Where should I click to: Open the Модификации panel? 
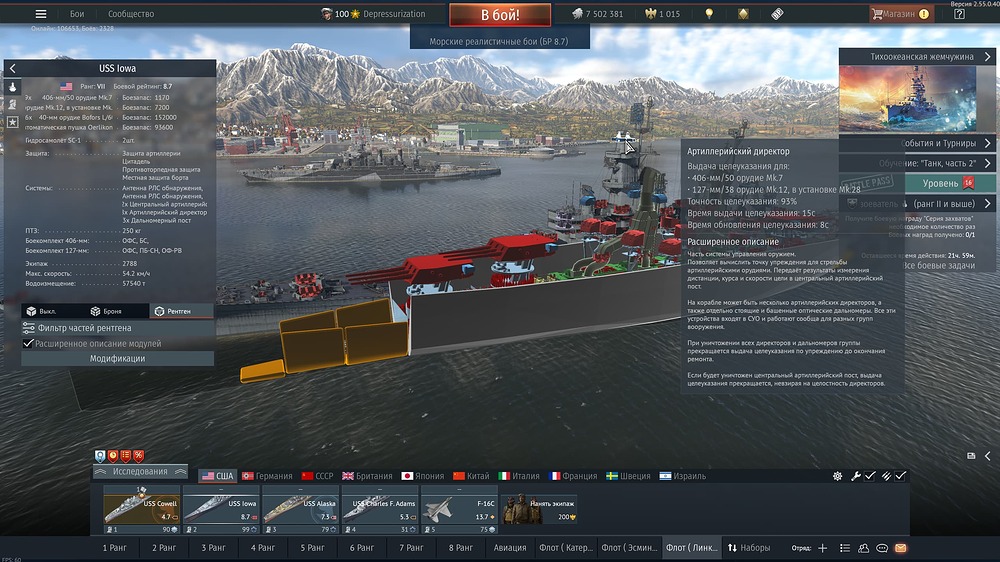click(117, 358)
